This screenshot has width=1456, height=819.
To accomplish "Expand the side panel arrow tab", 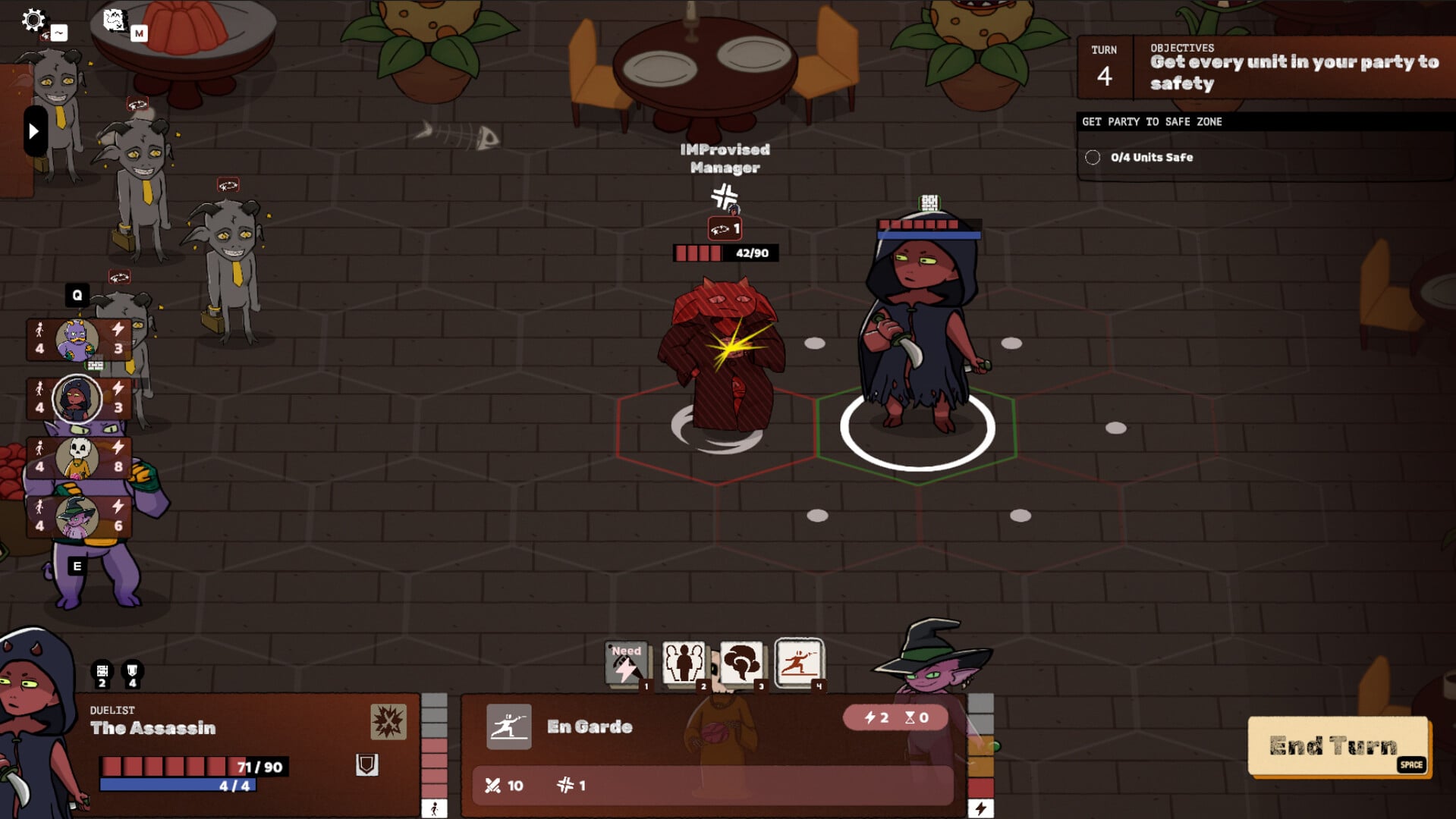I will (34, 132).
